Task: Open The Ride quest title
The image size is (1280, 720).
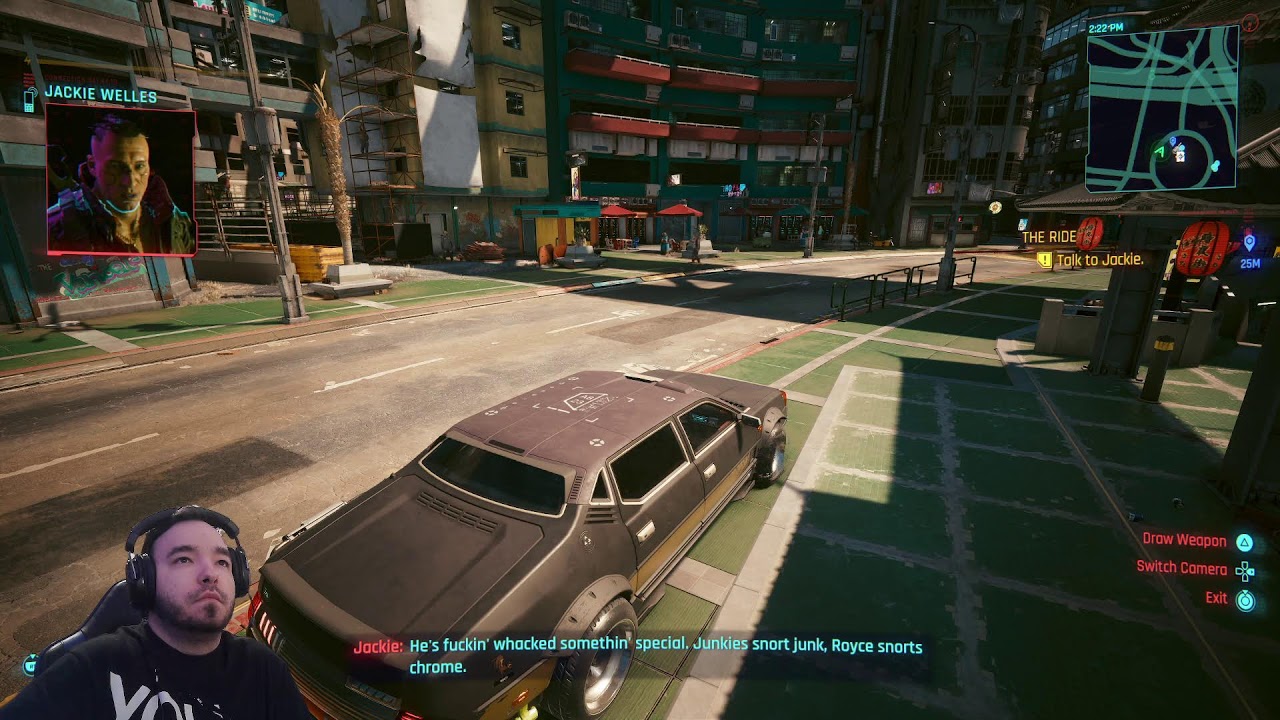Action: (1048, 237)
